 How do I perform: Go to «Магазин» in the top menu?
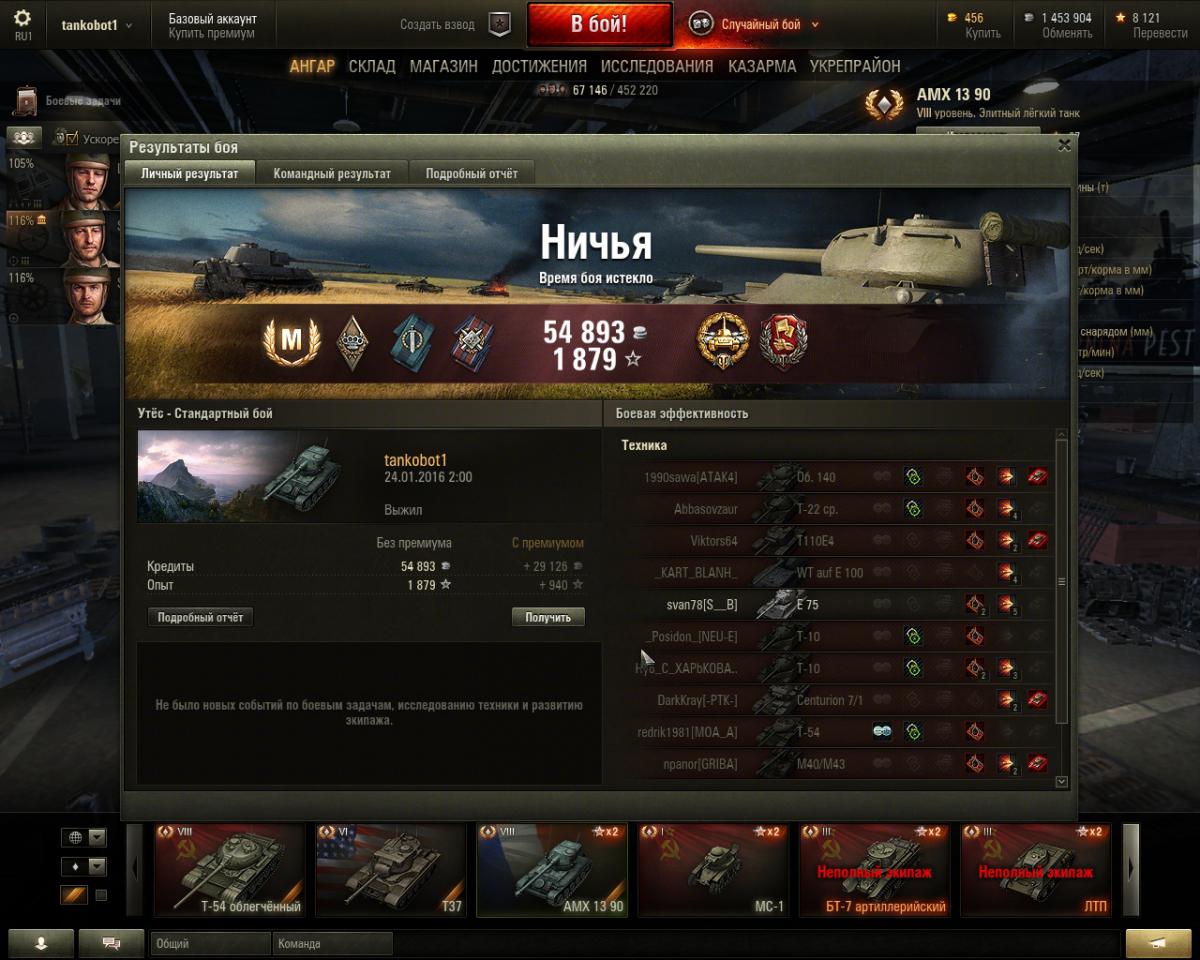point(443,66)
